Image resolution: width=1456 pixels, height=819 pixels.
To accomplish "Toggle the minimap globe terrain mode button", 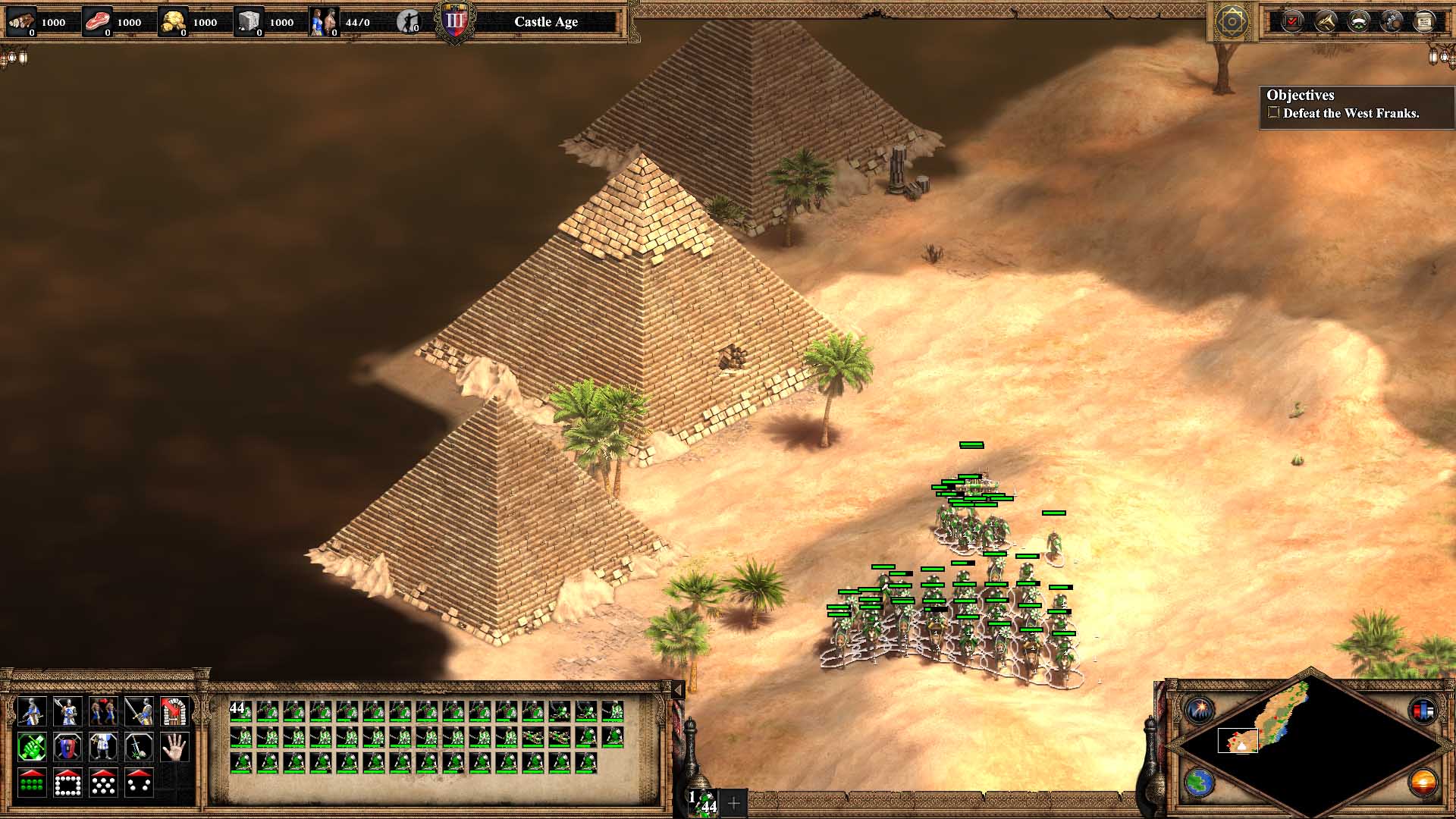I will [x=1200, y=783].
